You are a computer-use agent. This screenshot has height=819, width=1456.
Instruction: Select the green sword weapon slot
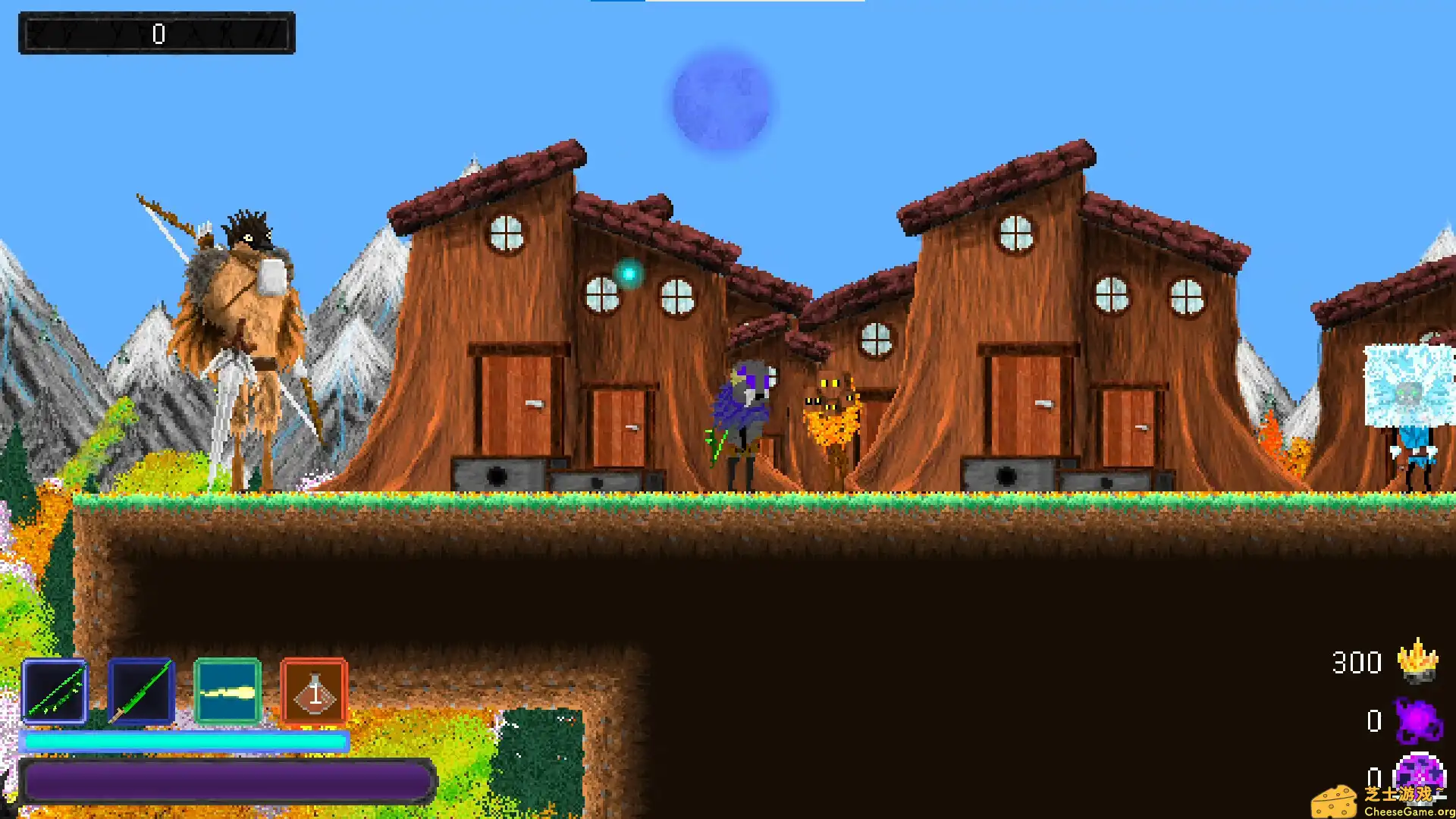click(142, 692)
